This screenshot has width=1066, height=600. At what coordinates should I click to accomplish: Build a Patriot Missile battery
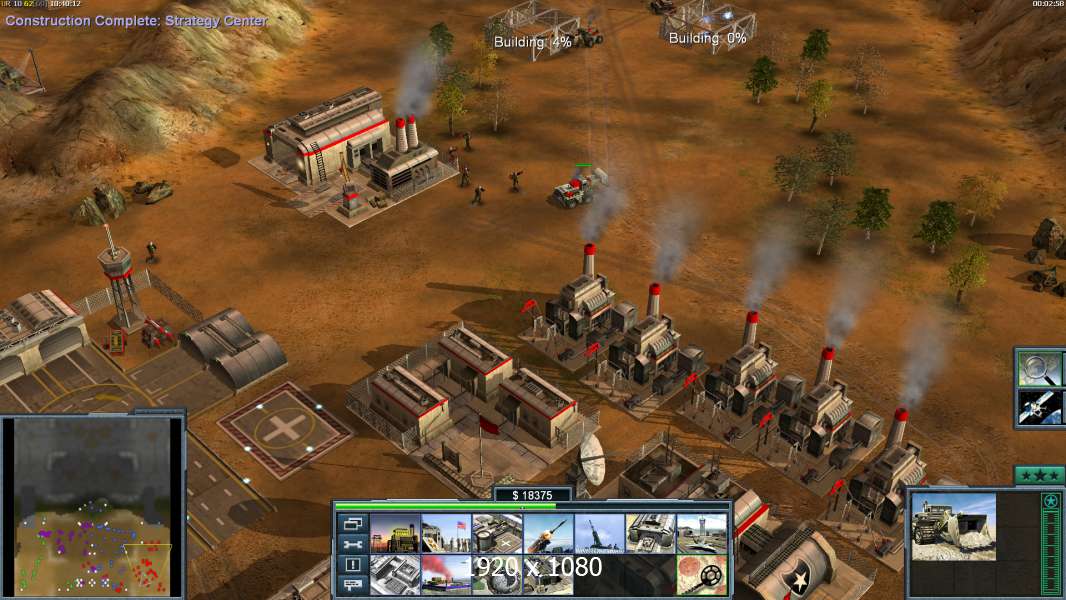pos(548,533)
